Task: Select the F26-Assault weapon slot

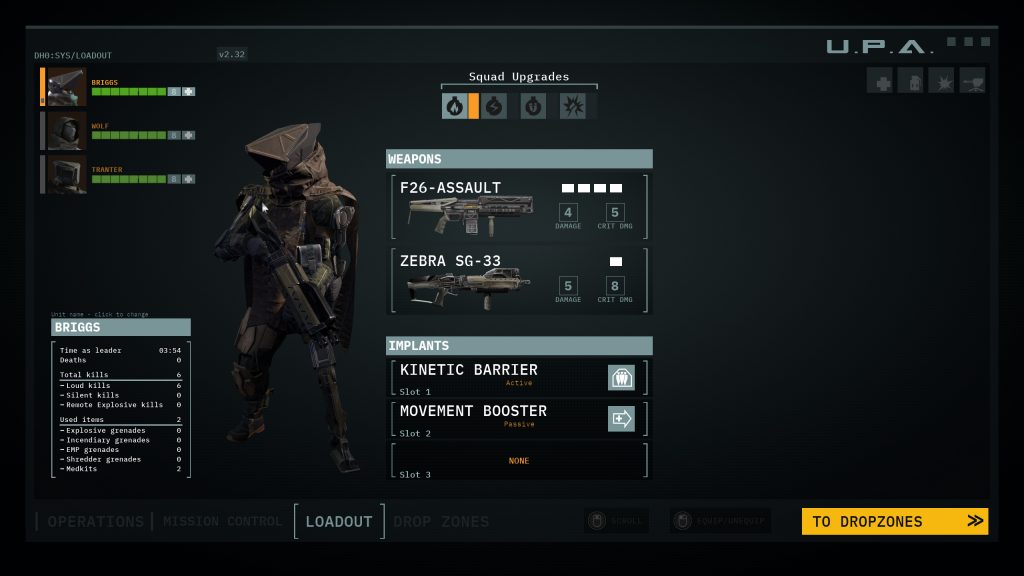Action: coord(518,207)
